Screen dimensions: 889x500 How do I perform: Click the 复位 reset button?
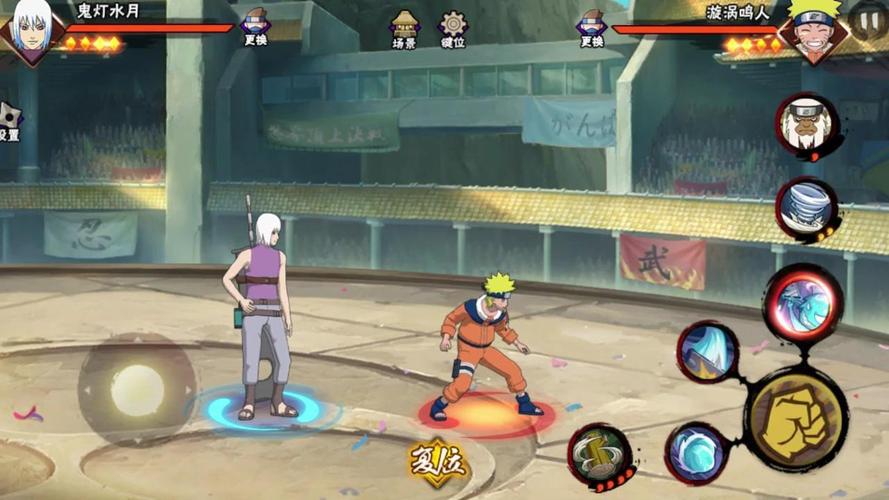(437, 463)
